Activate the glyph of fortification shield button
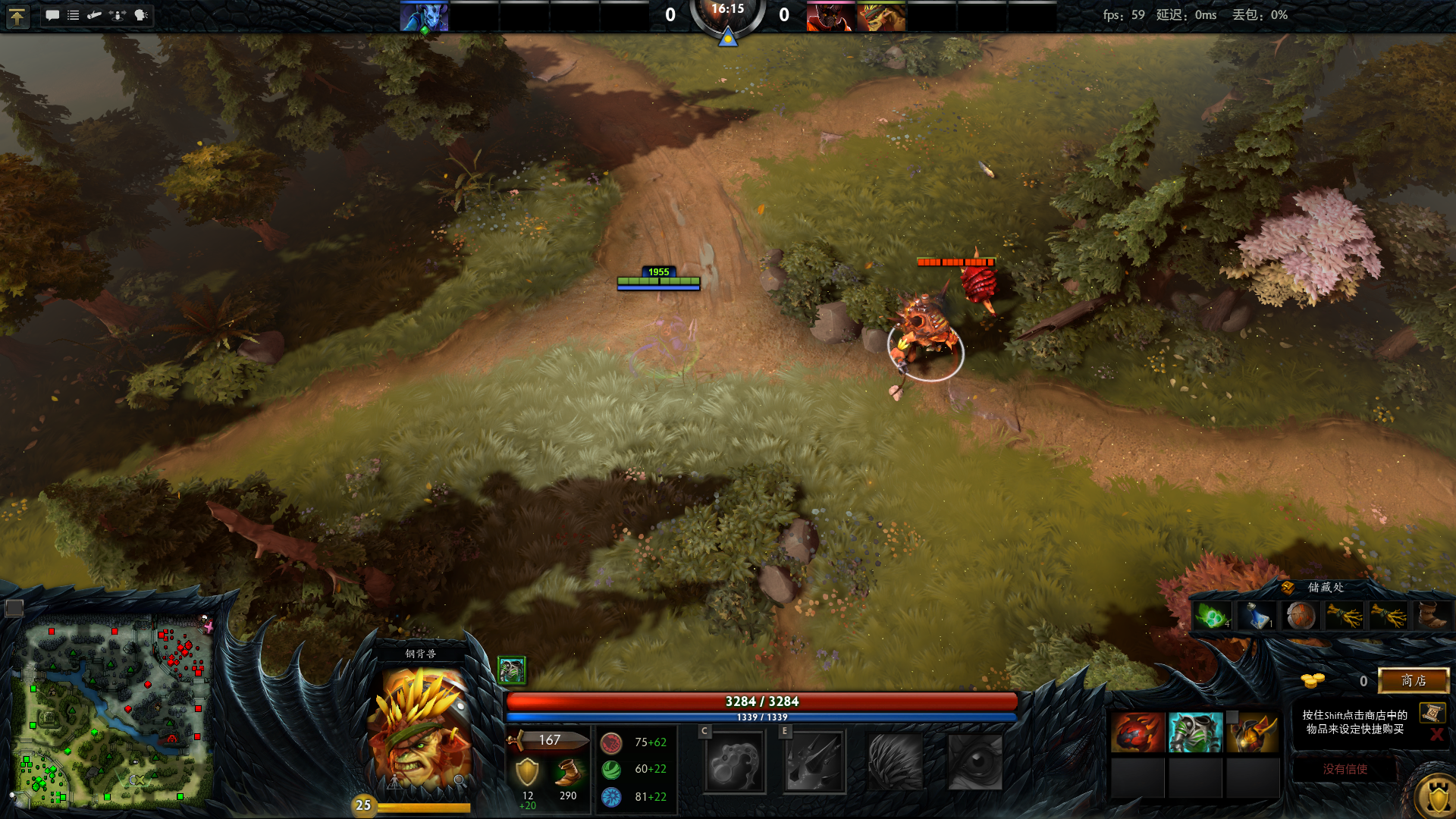 (x=1436, y=796)
